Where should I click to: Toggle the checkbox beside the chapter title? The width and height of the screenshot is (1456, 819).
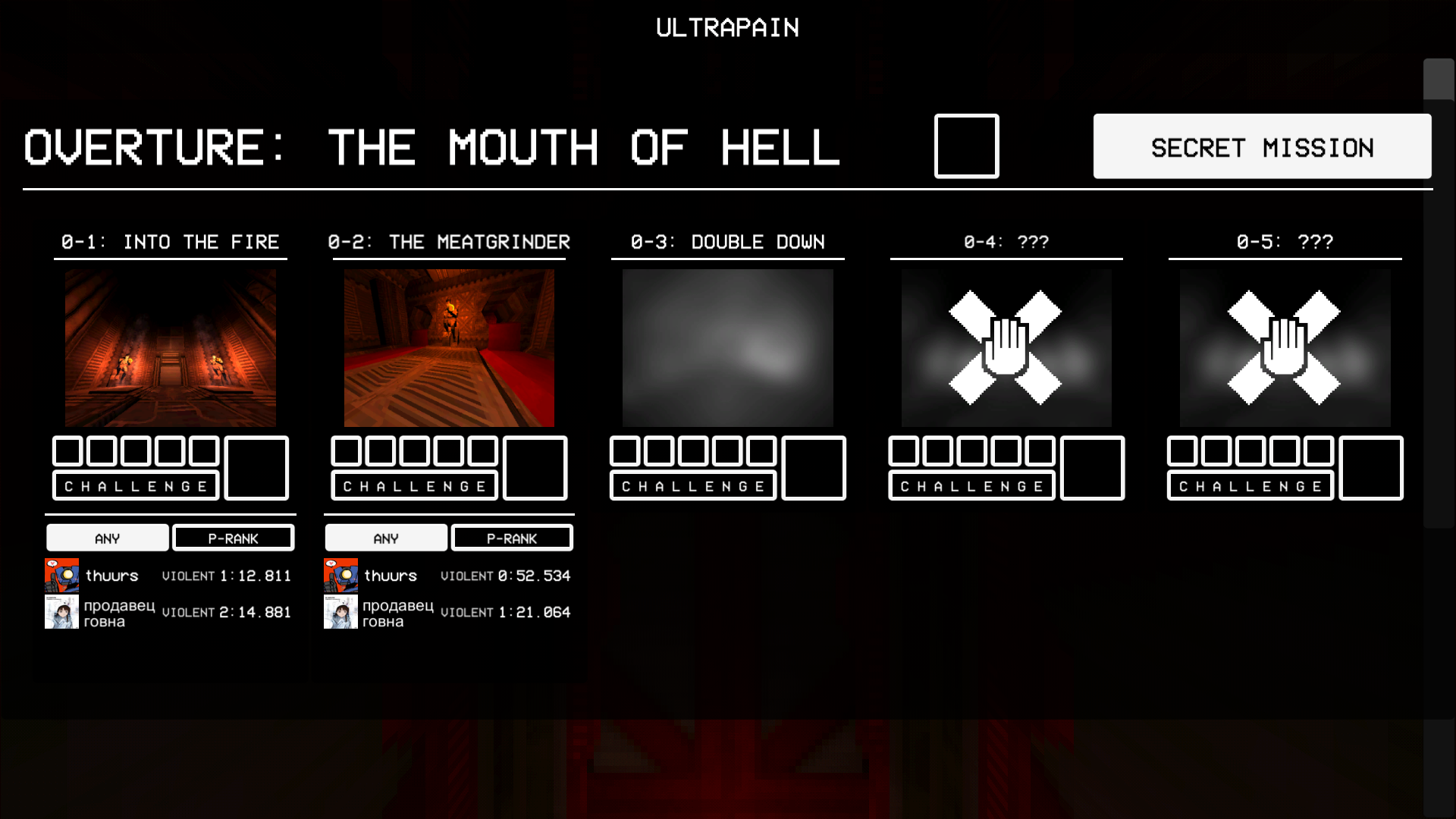966,146
